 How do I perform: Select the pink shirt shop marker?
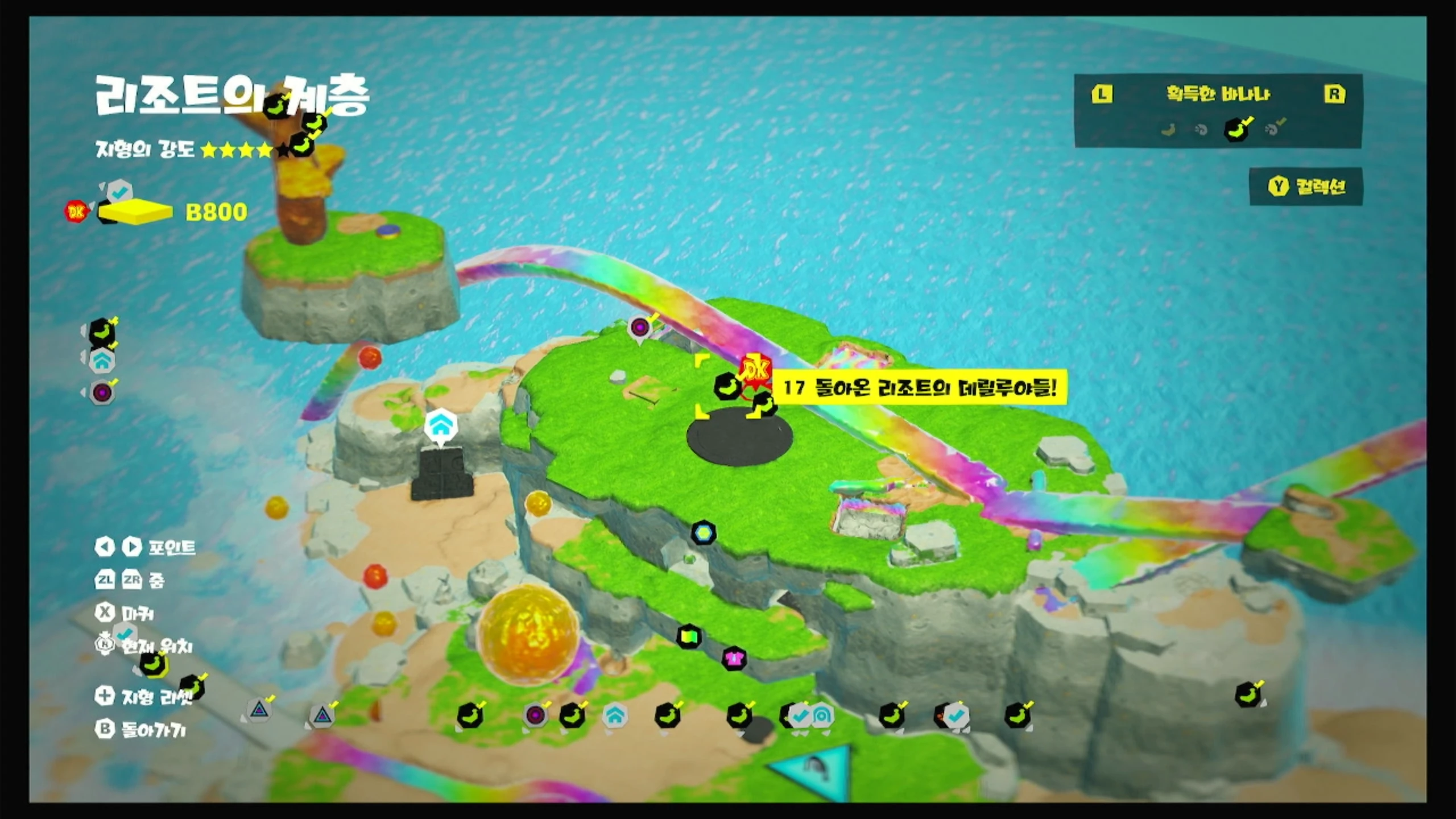click(x=734, y=659)
